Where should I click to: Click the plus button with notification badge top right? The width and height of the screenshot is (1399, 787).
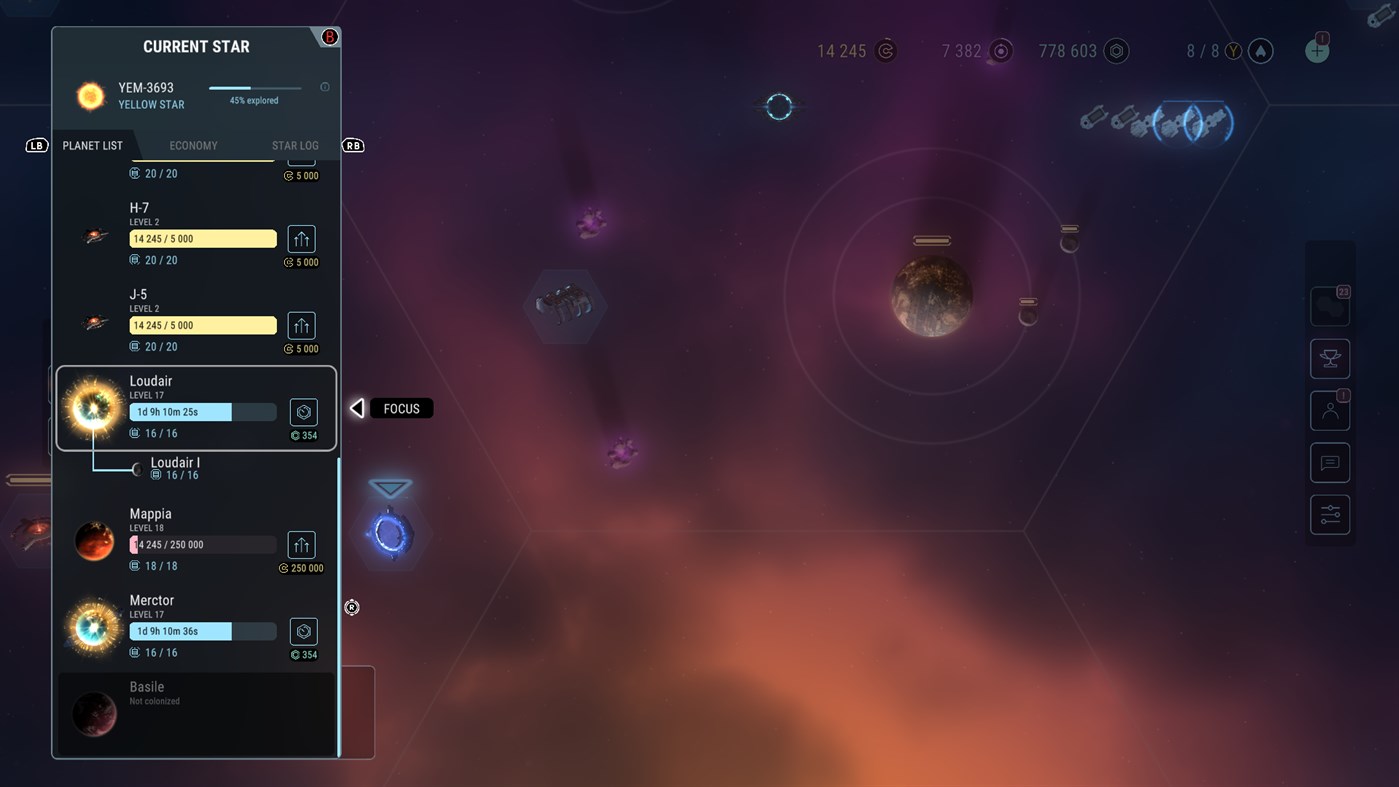click(1317, 49)
